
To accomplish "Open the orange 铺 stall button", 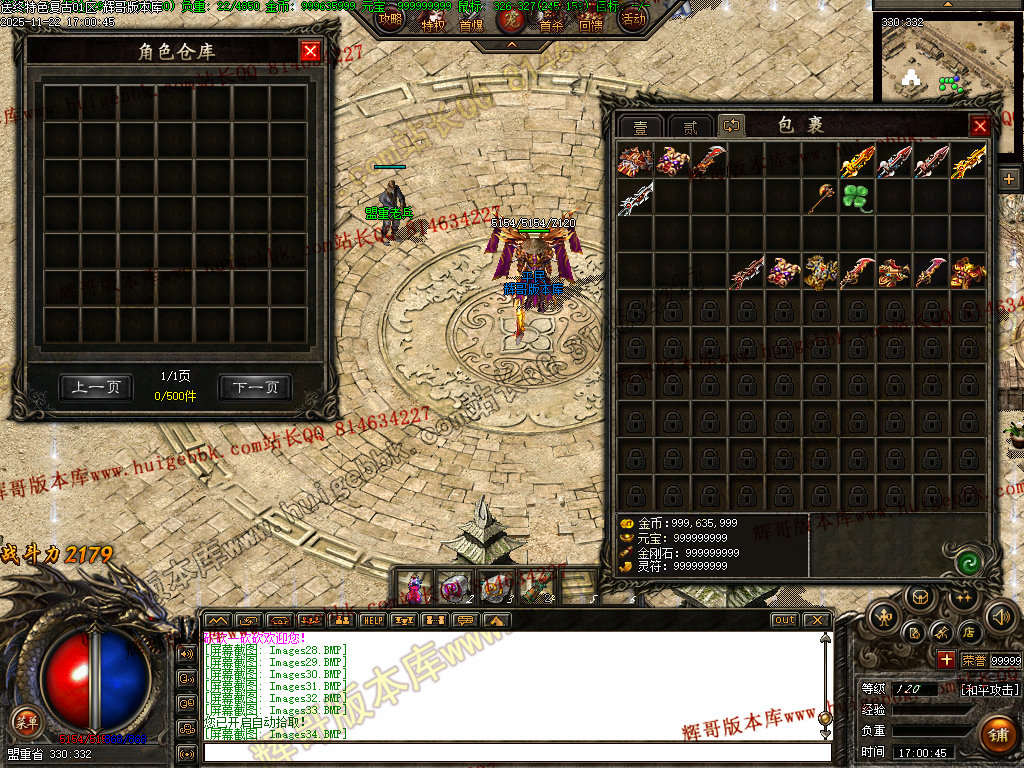I will 997,735.
